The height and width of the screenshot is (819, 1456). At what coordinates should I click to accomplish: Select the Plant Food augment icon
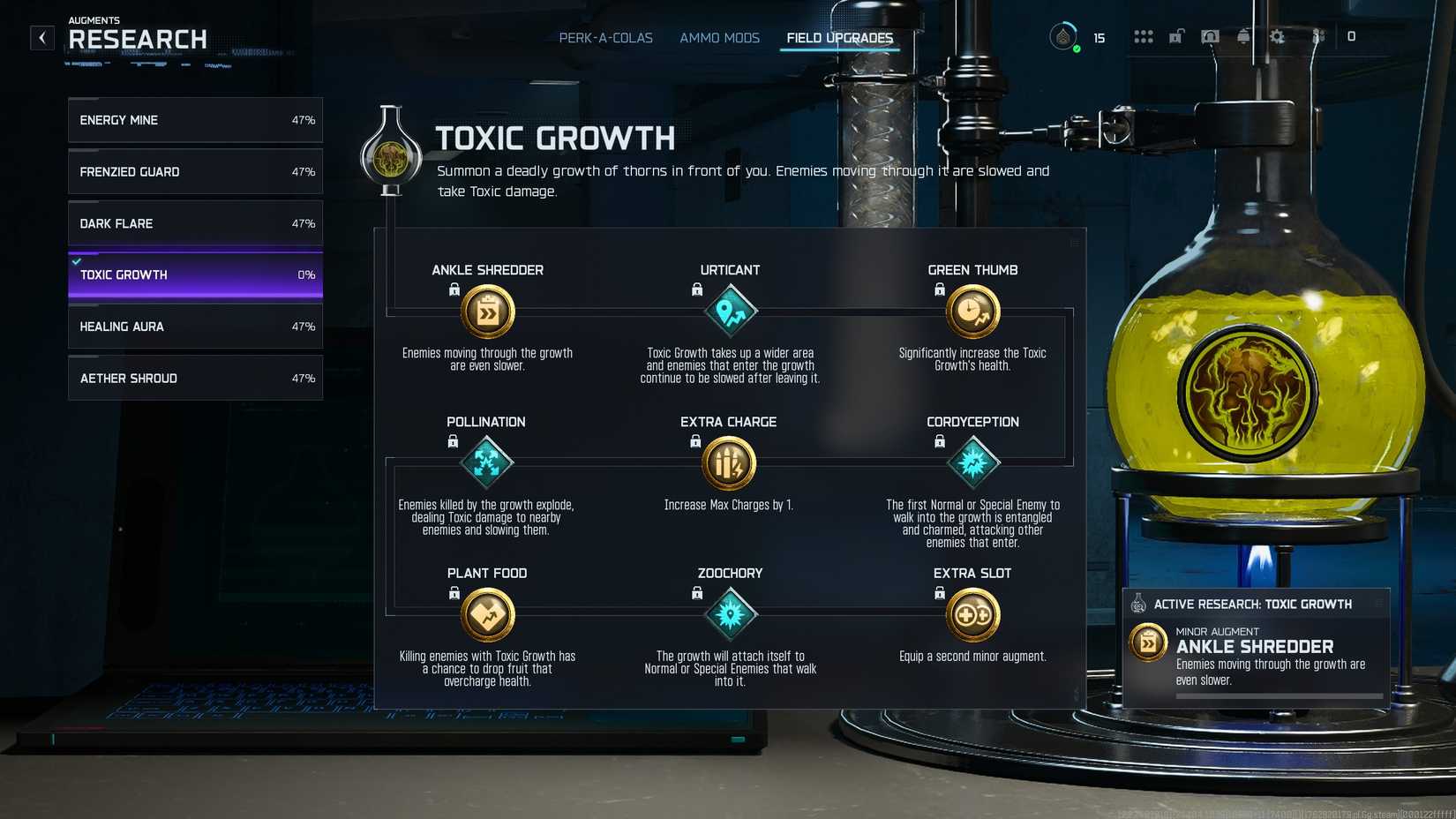click(486, 614)
